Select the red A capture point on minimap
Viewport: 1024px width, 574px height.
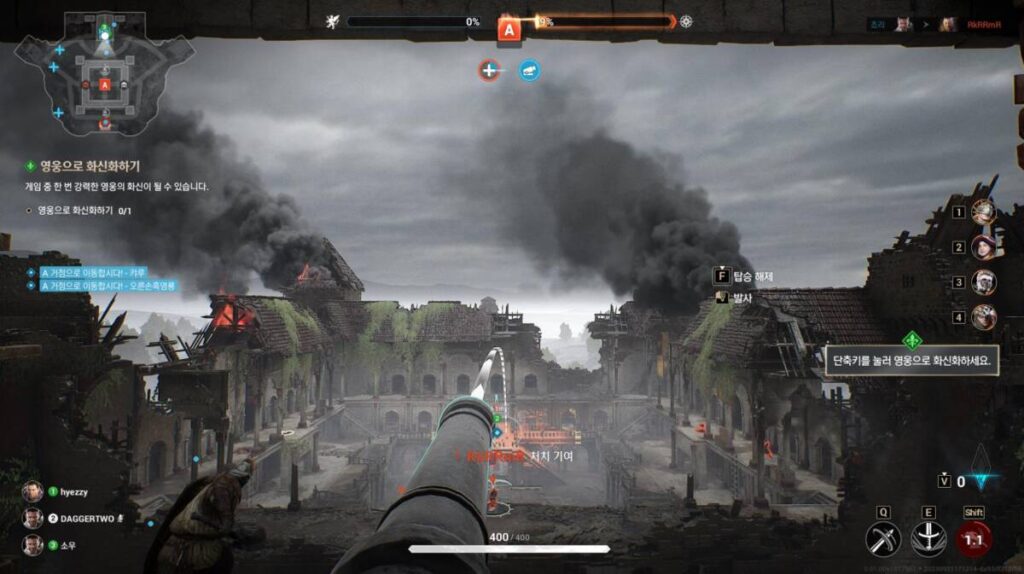(105, 86)
